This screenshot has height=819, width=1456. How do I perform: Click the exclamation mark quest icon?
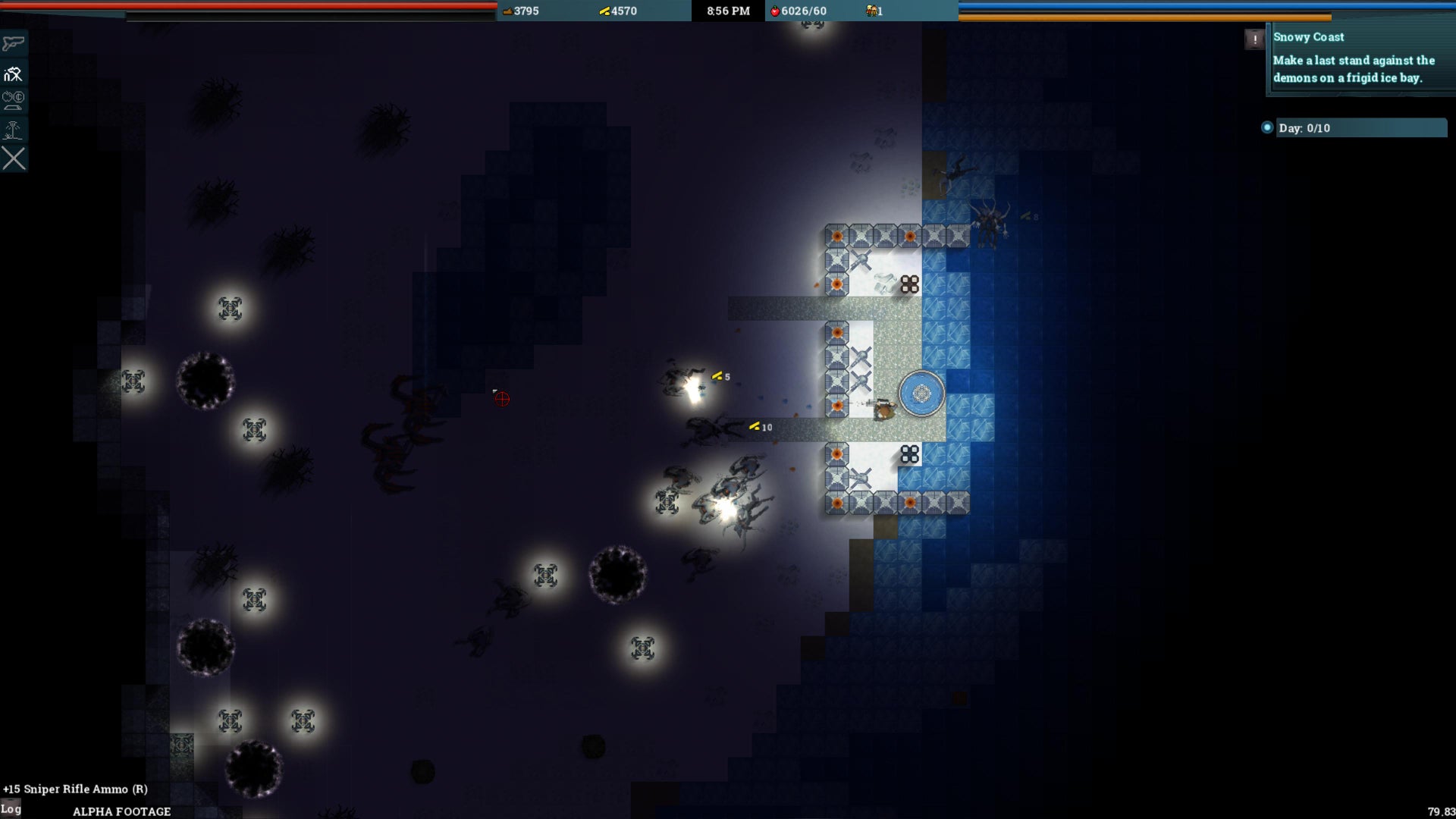(1254, 39)
